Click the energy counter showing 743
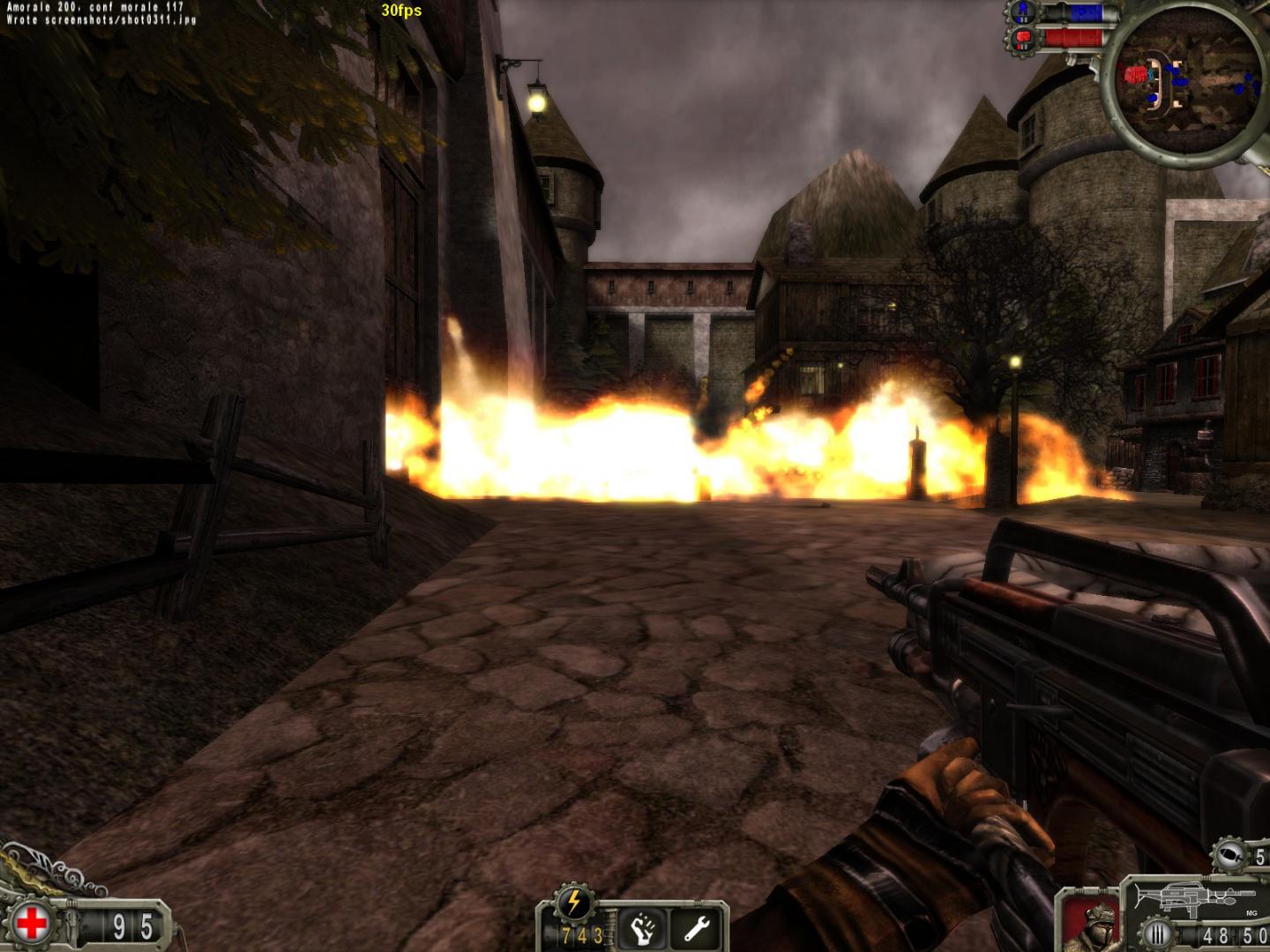This screenshot has height=952, width=1270. click(580, 936)
